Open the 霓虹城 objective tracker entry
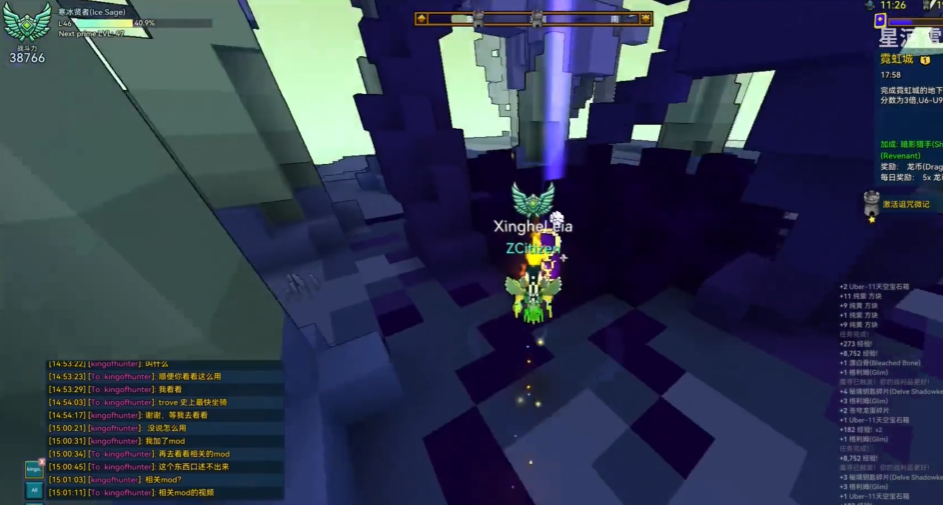This screenshot has width=943, height=505. (x=899, y=60)
